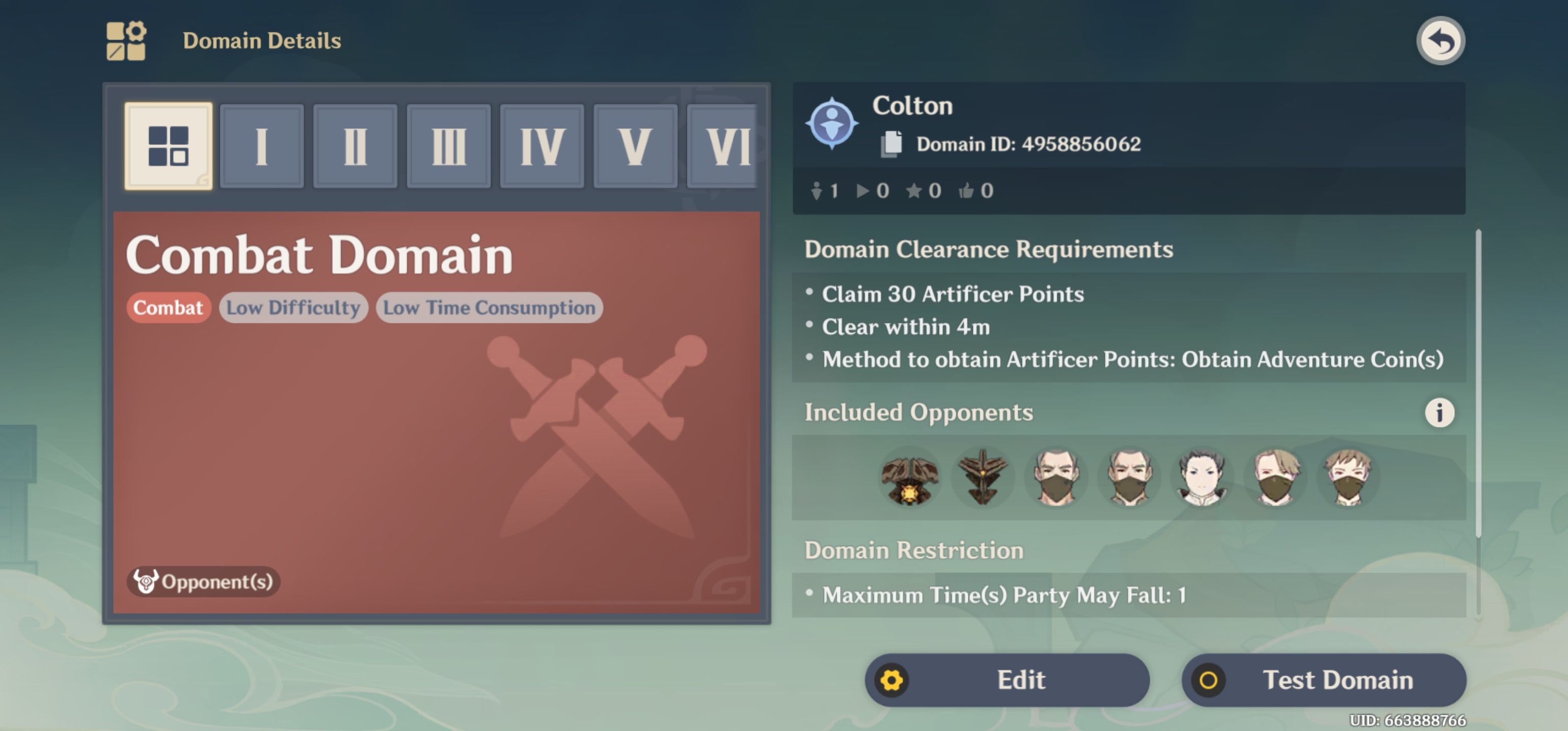The image size is (1568, 731).
Task: Toggle the Combat category tag
Action: click(x=168, y=307)
